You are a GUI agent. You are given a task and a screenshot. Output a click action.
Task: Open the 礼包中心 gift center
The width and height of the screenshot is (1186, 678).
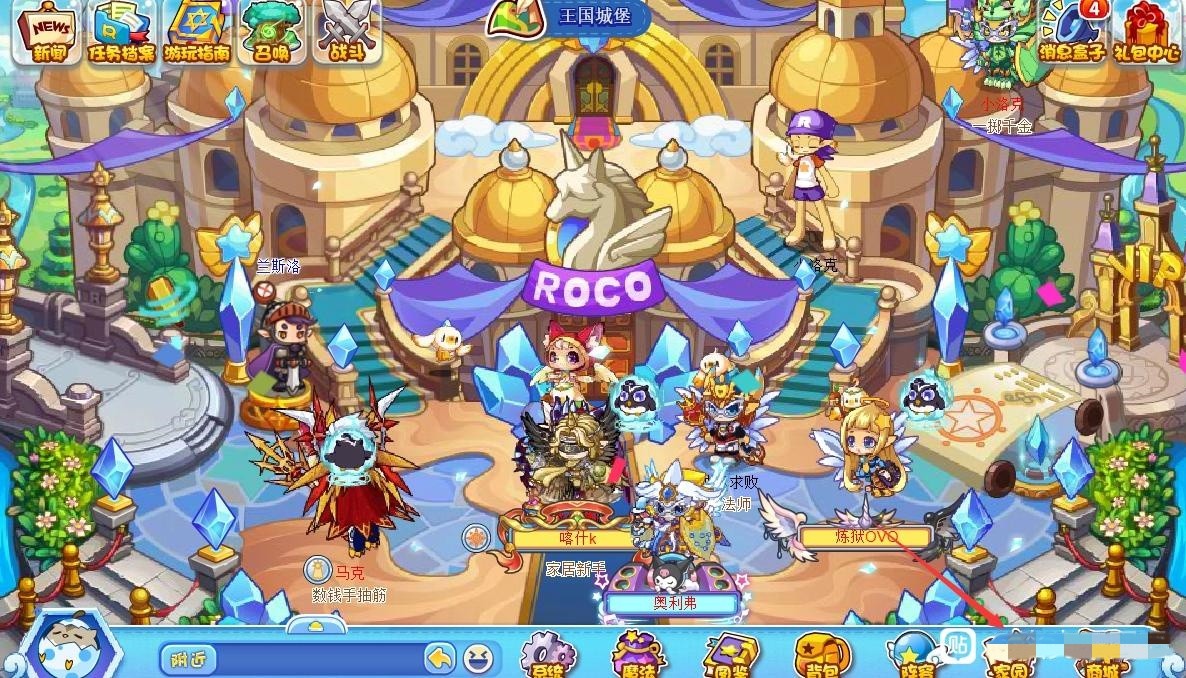[1151, 32]
